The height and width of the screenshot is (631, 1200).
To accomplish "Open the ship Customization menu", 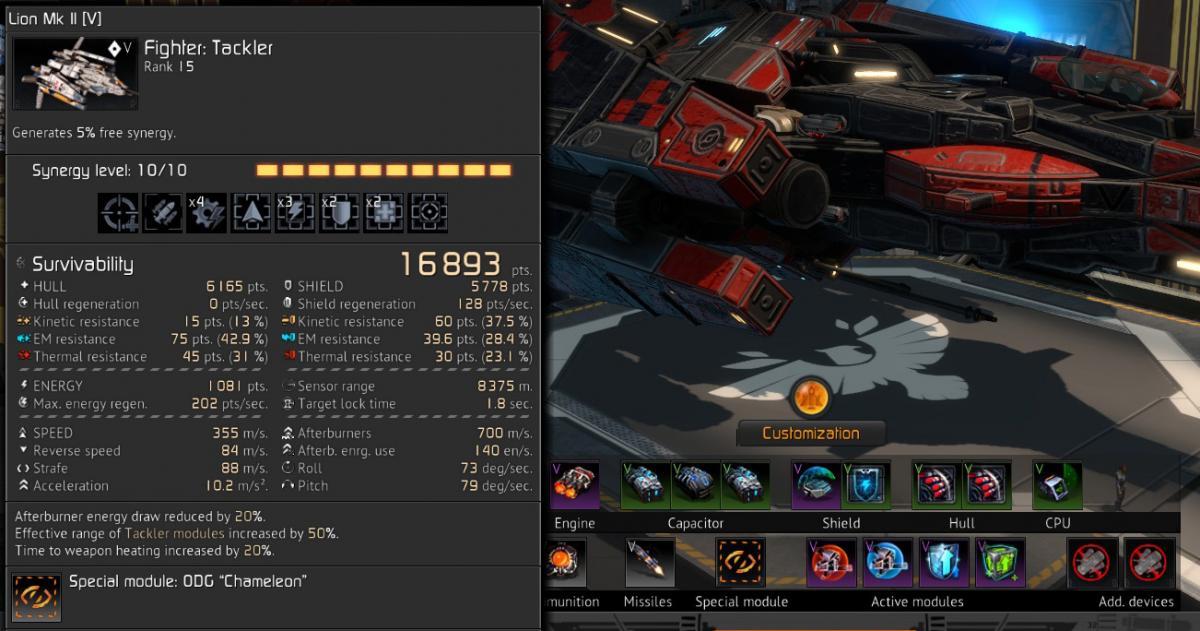I will tap(810, 433).
